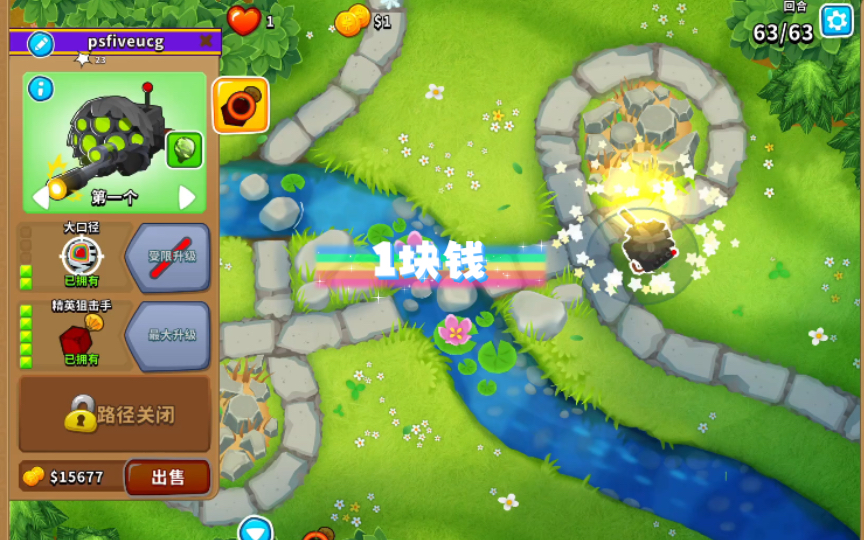Screen dimensions: 864x540
Task: Sell the tower with 出售 button
Action: pos(167,477)
